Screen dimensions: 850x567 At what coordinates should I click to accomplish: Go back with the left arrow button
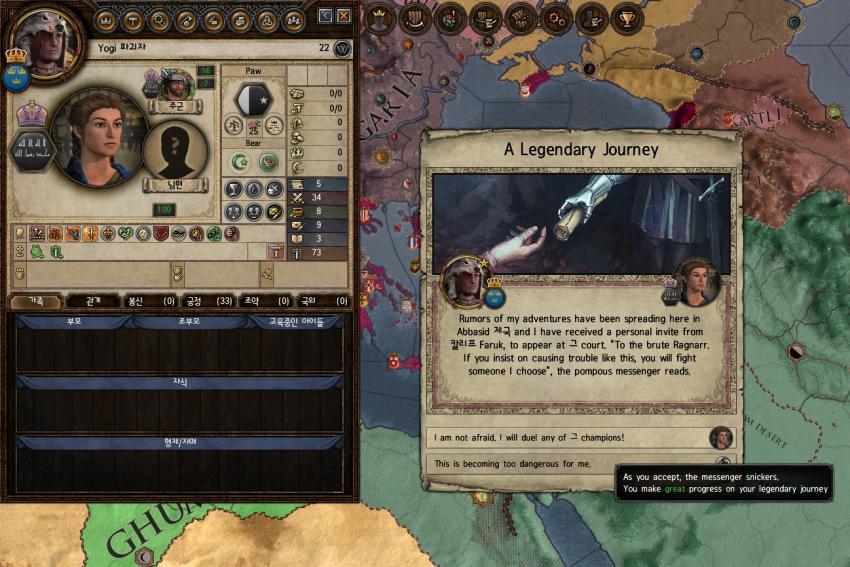[325, 16]
